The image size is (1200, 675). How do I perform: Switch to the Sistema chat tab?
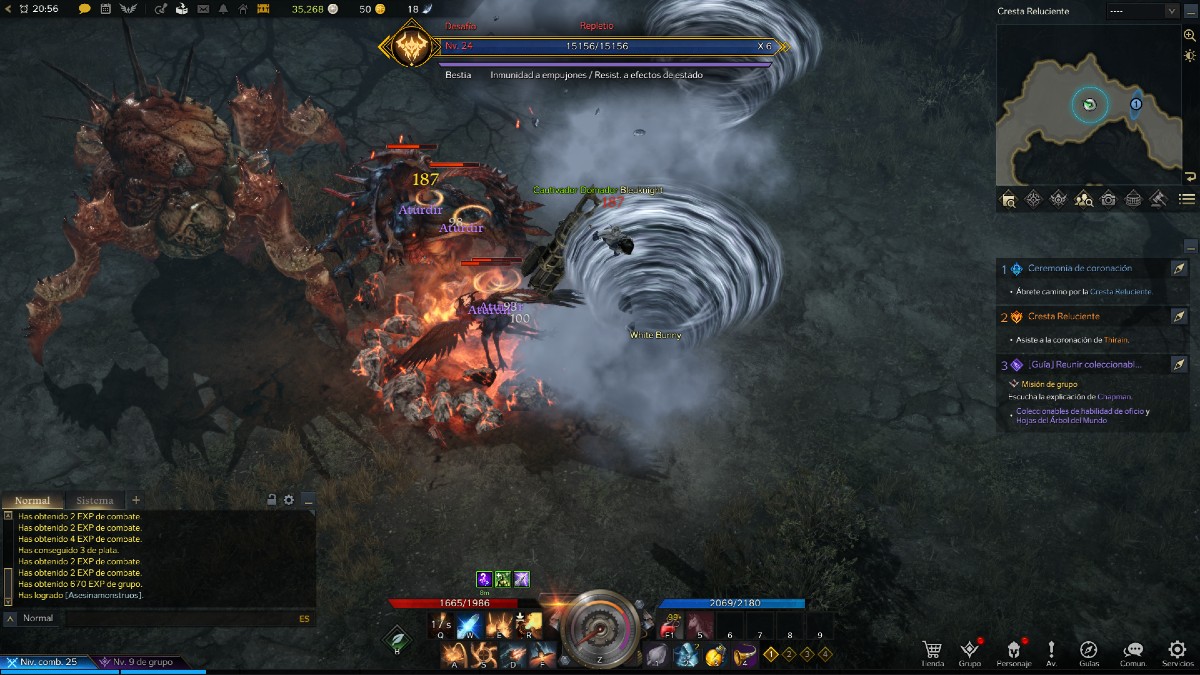pos(95,500)
